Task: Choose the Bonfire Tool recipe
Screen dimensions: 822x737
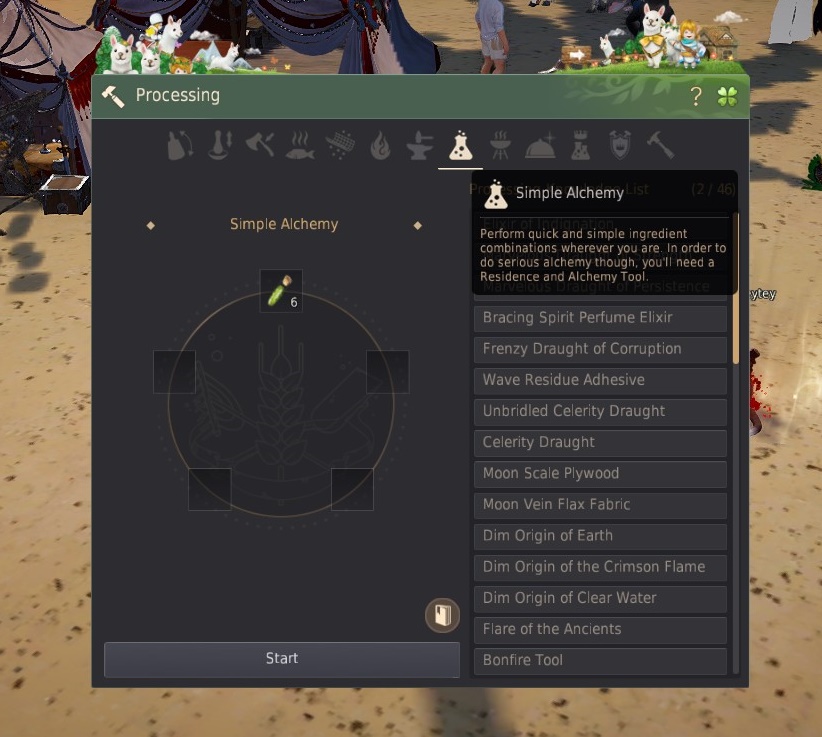Action: (x=599, y=660)
